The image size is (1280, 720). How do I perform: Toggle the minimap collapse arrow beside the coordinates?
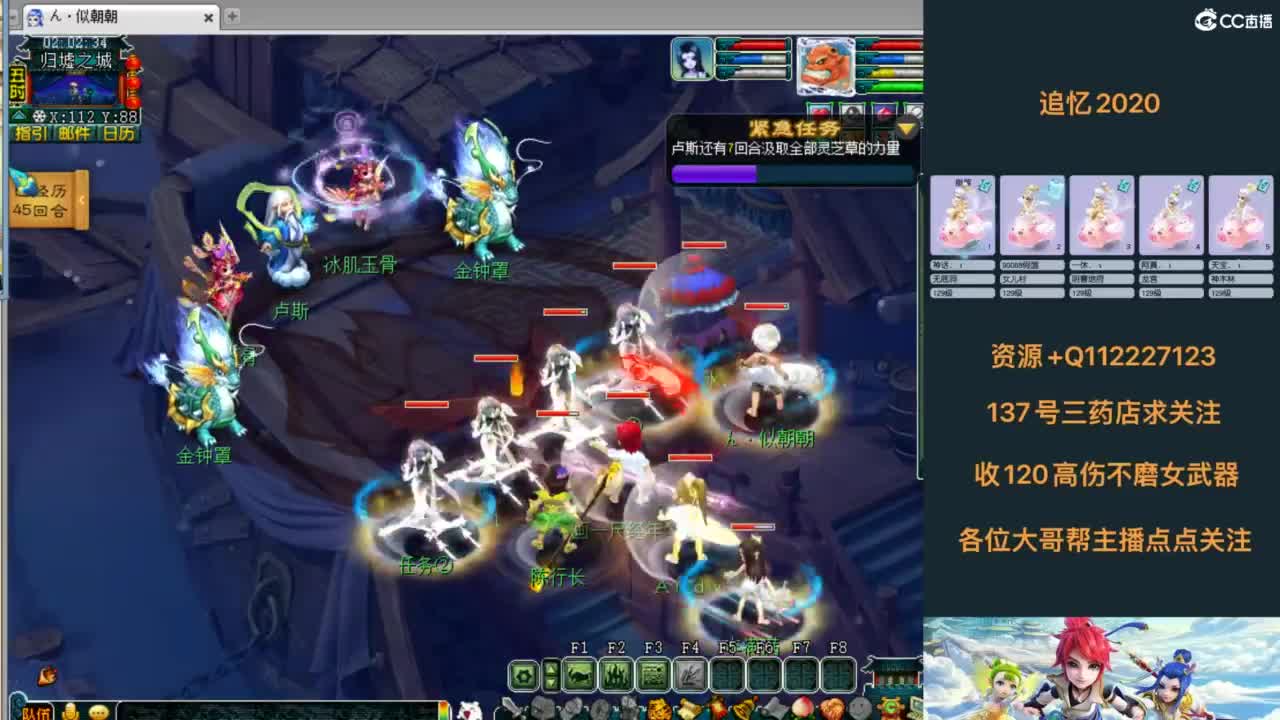point(19,116)
